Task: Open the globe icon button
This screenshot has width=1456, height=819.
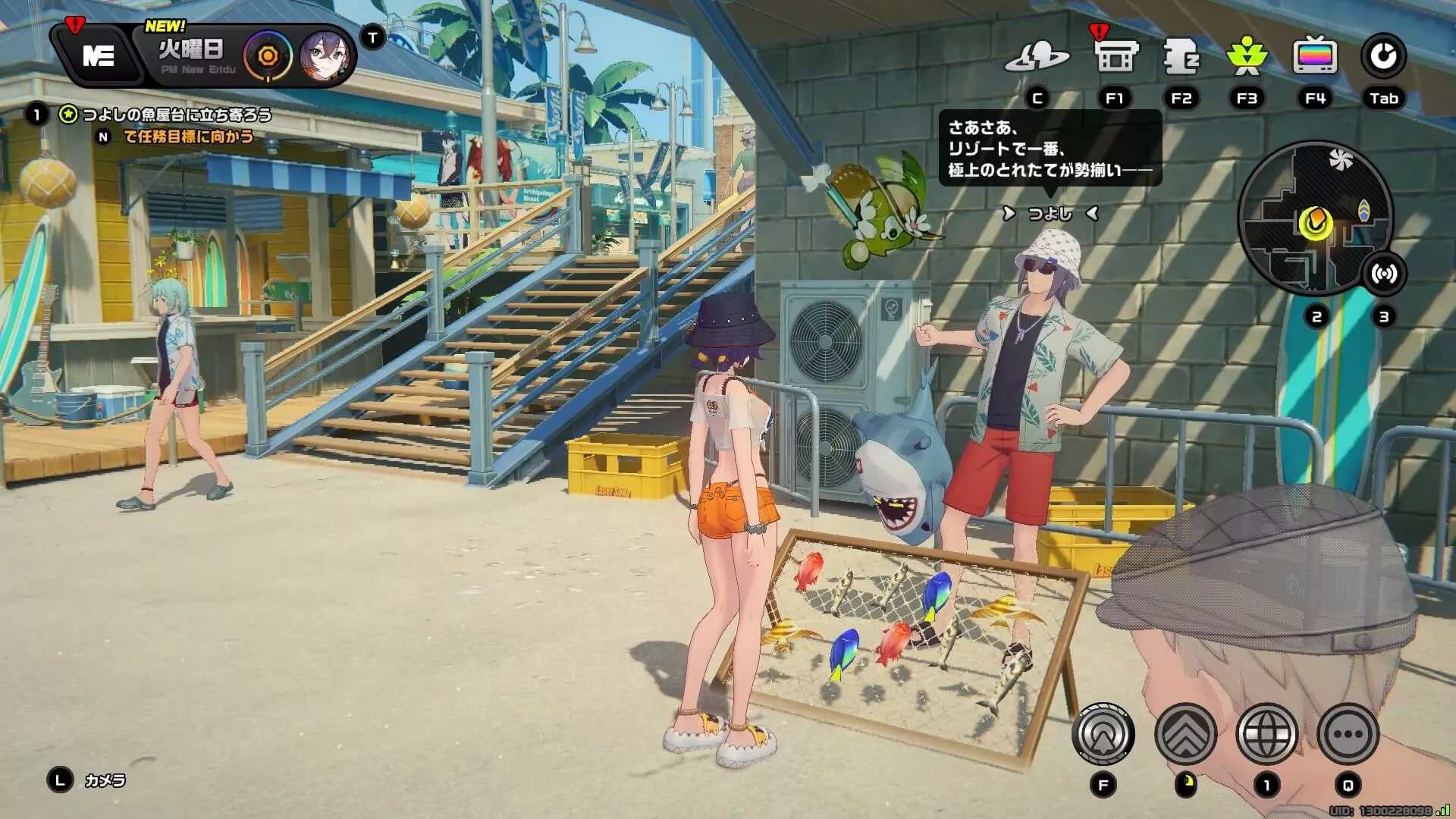Action: (1266, 734)
